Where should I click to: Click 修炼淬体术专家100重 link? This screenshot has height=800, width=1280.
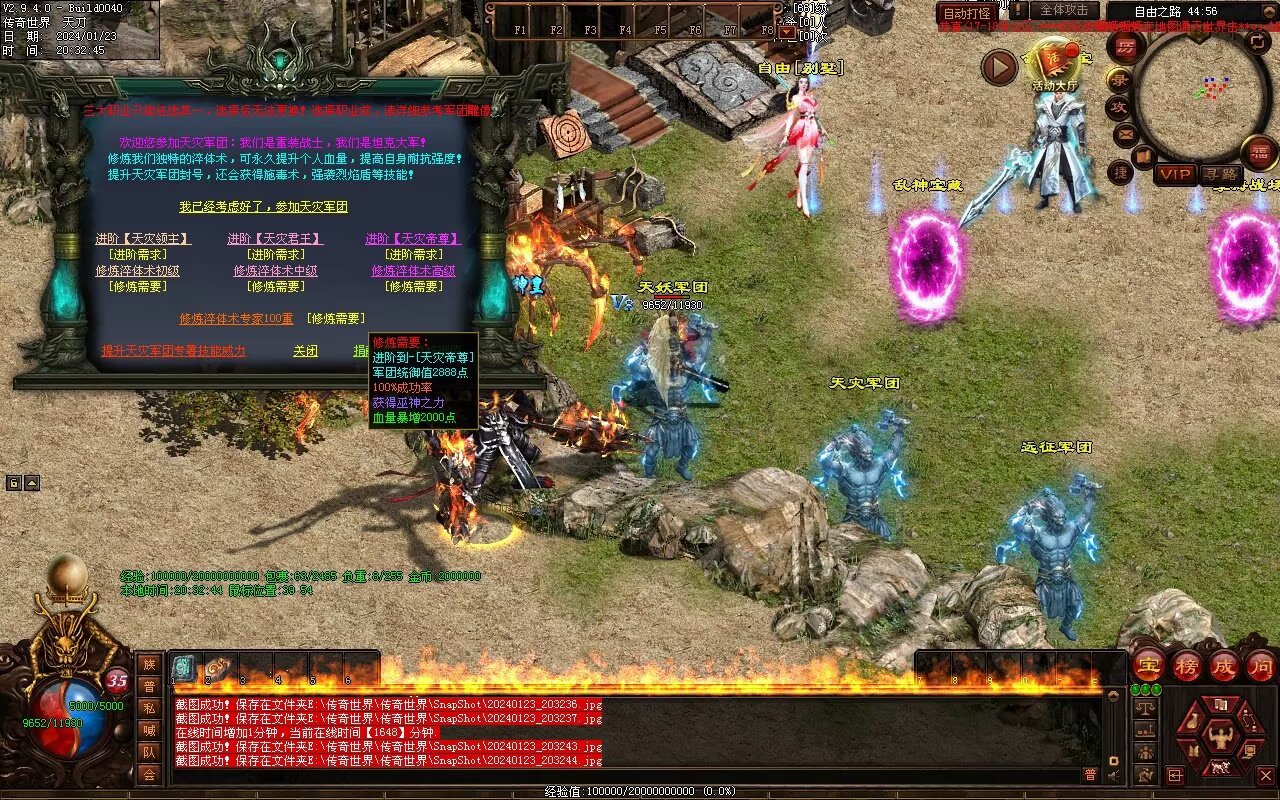[236, 318]
